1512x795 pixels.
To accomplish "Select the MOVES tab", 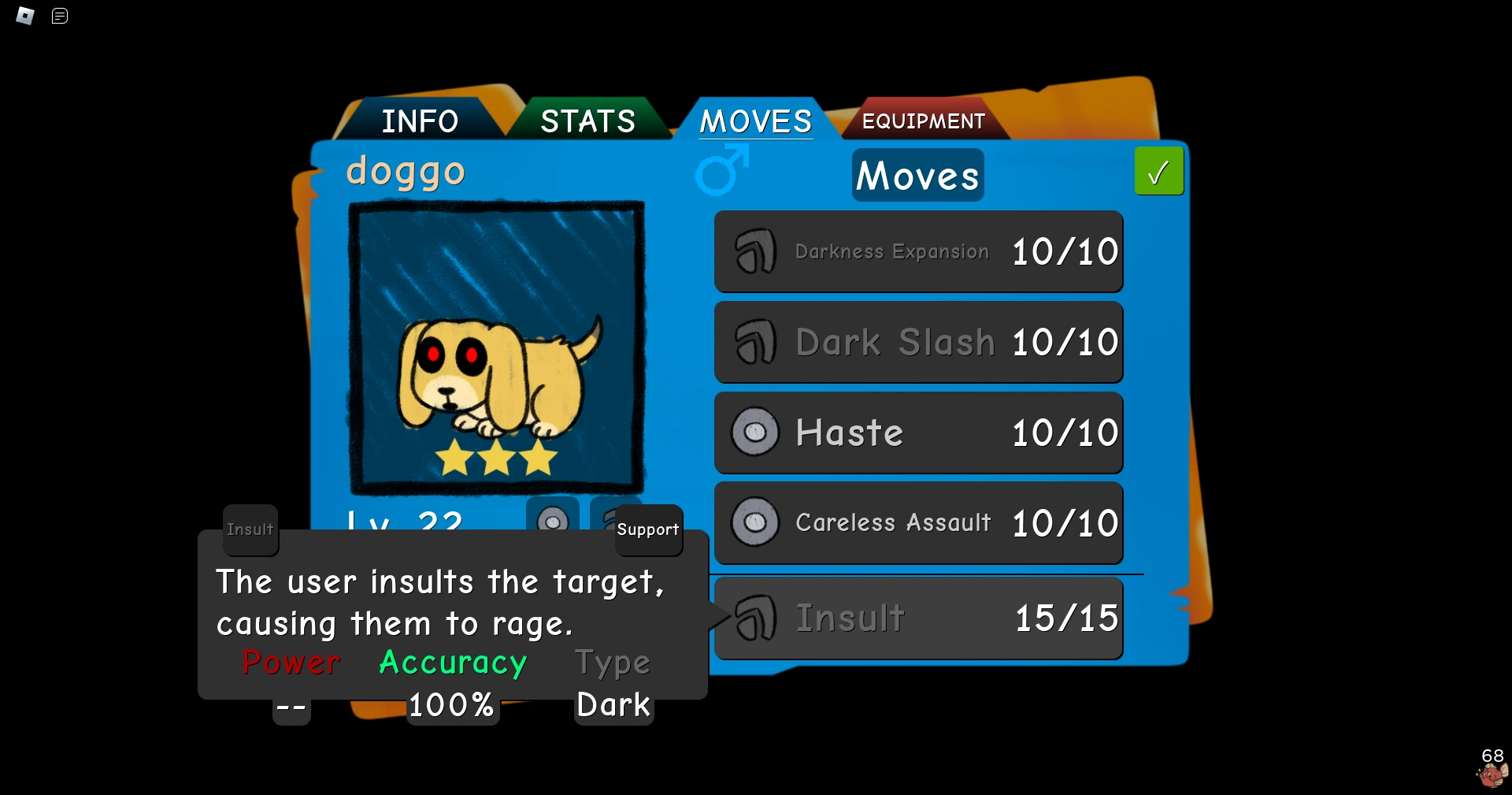I will point(755,121).
